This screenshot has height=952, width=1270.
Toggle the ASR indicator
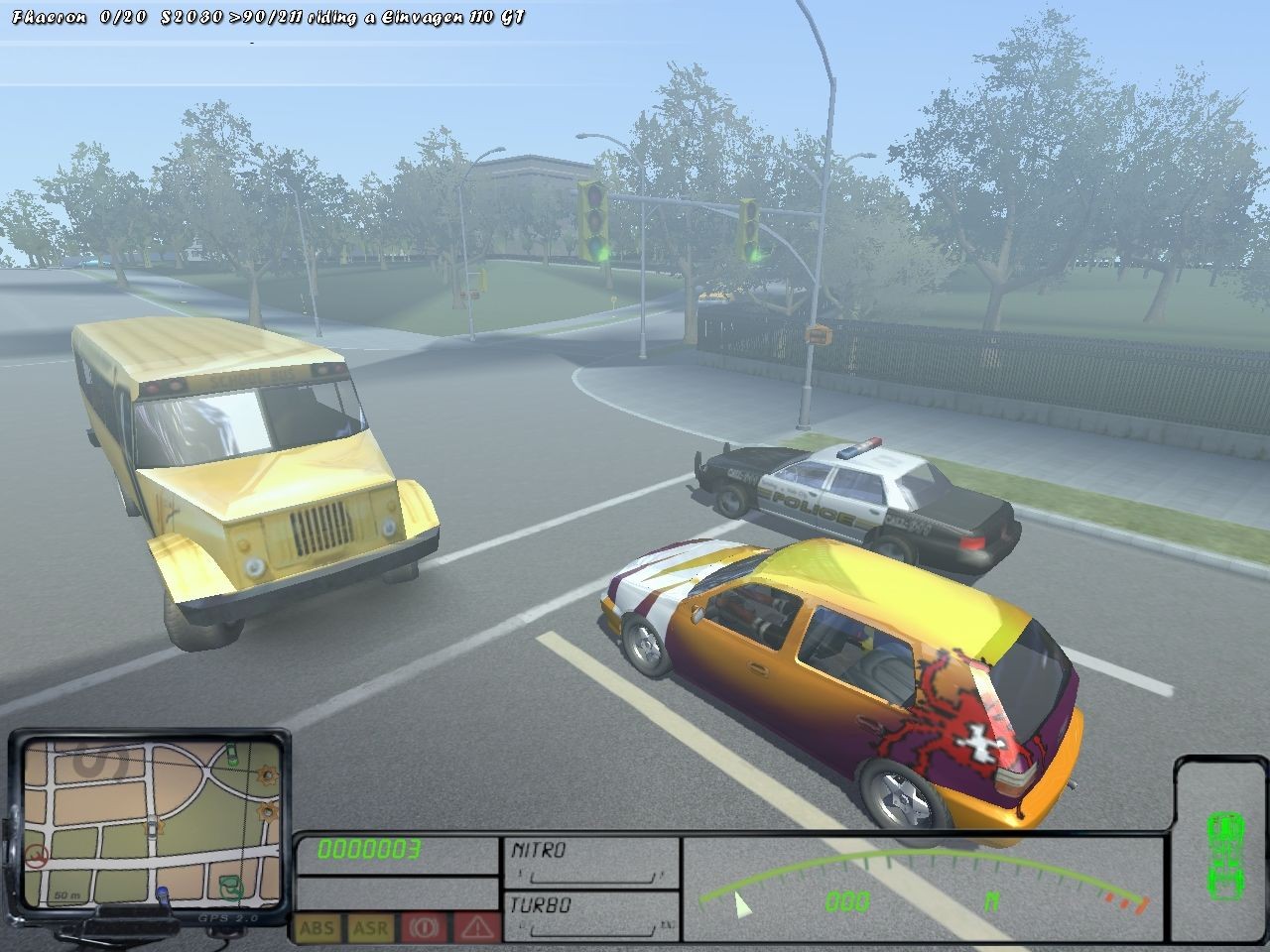pos(371,928)
